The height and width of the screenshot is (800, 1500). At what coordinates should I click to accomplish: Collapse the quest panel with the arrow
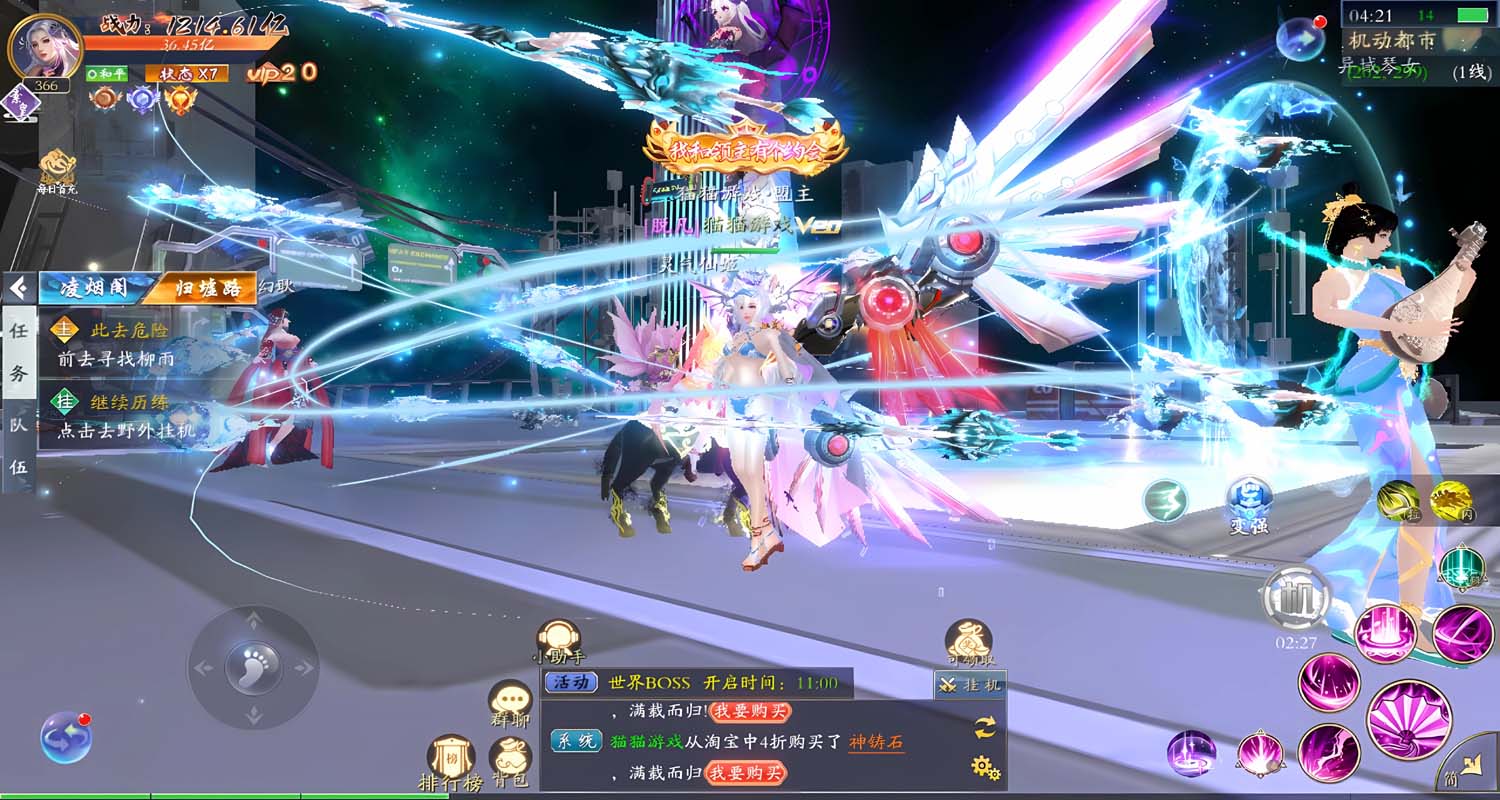18,289
